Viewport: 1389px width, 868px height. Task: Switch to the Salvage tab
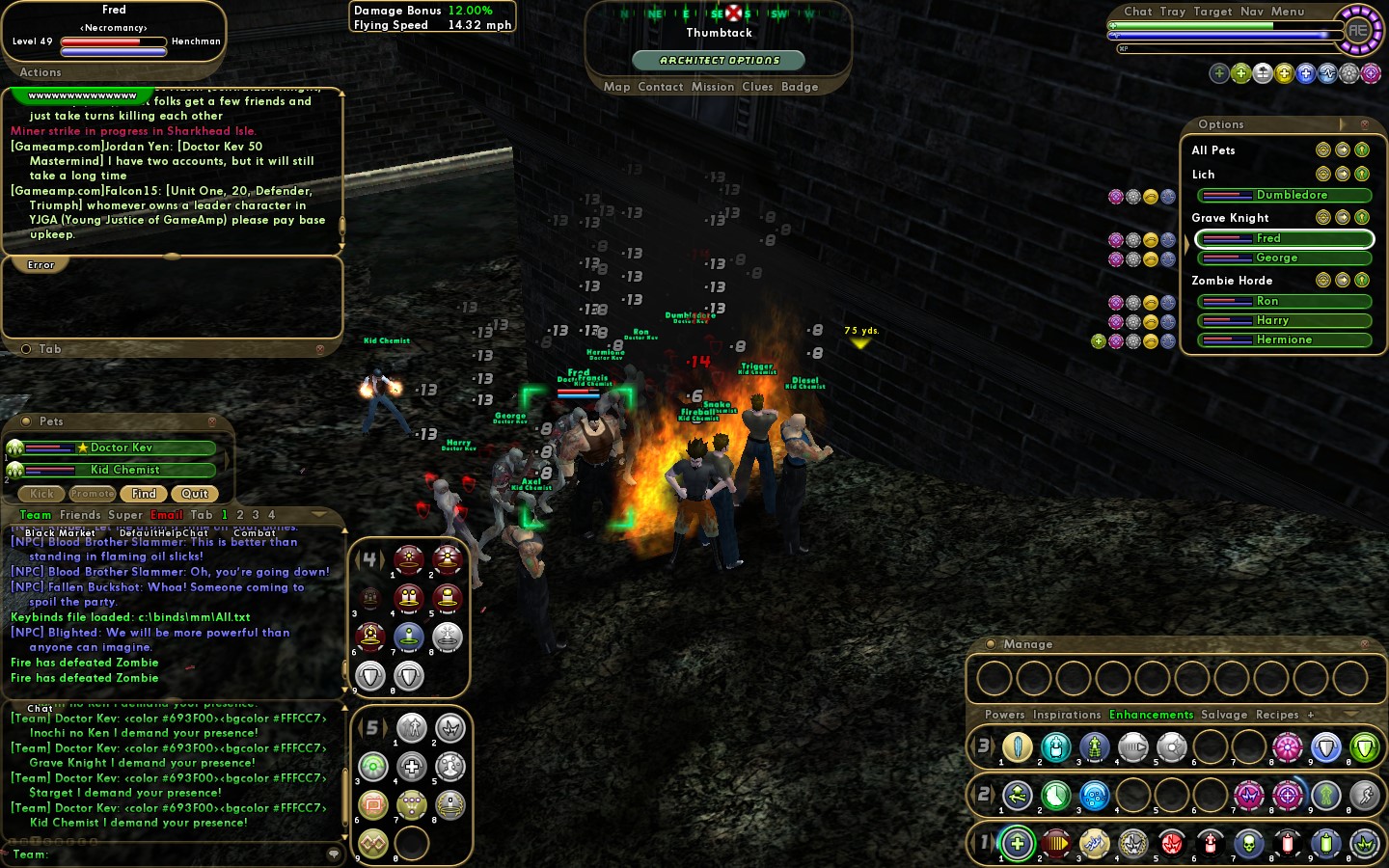(x=1223, y=715)
